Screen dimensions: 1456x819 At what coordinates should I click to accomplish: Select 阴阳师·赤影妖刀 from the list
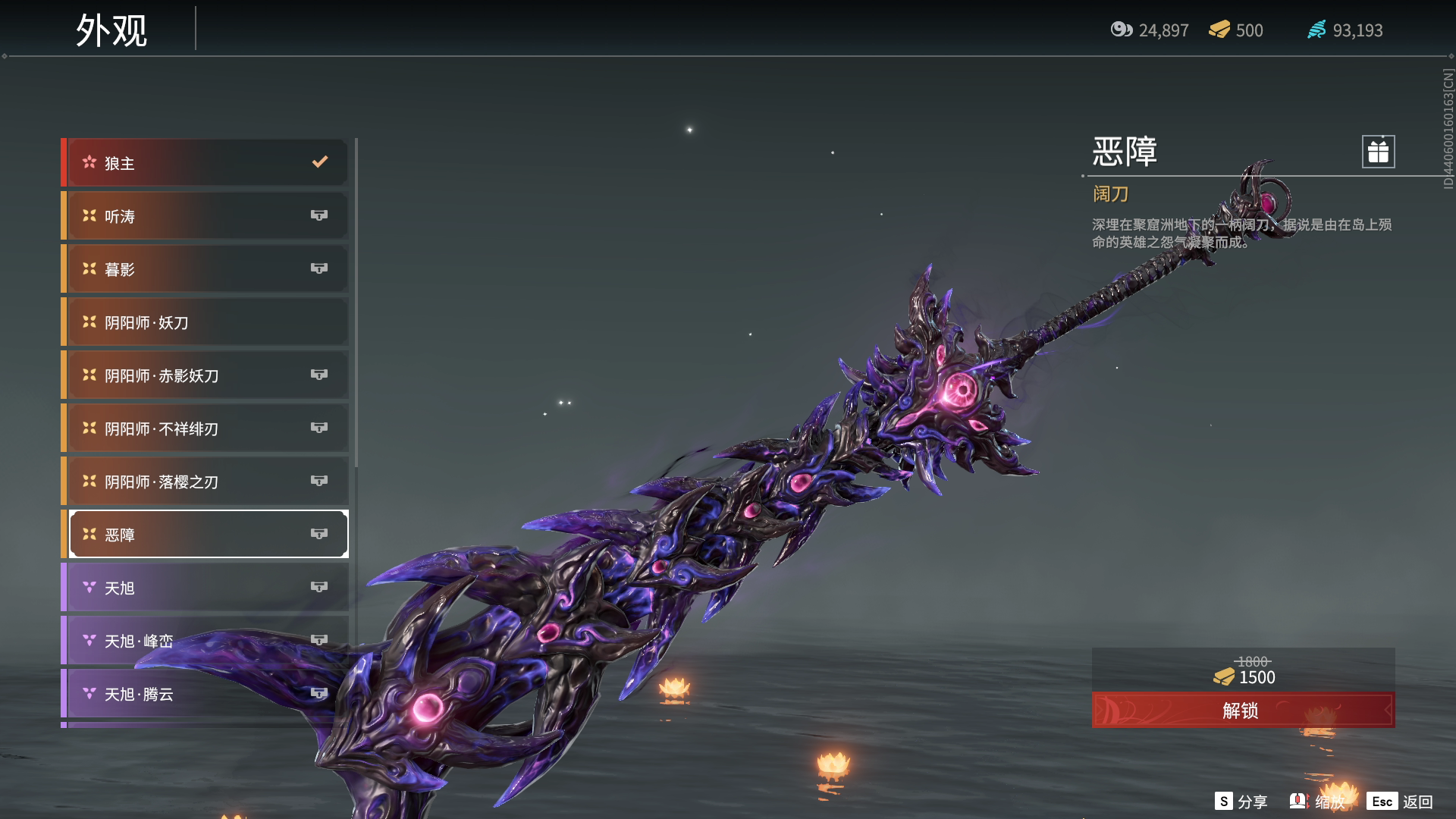206,375
